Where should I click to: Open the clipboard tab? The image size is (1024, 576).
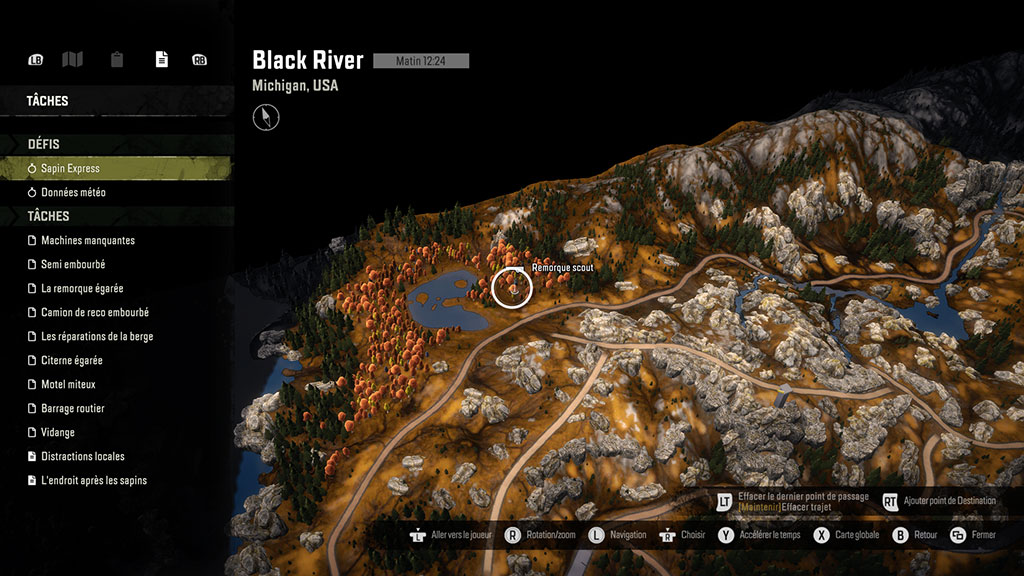[117, 60]
